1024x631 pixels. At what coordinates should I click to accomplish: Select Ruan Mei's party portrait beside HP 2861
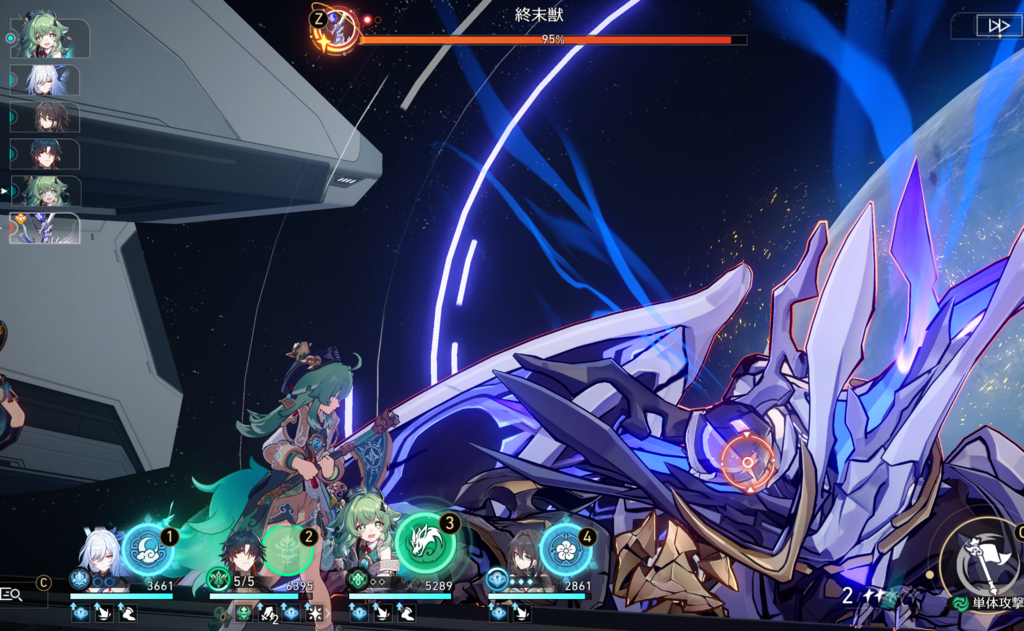click(x=520, y=553)
